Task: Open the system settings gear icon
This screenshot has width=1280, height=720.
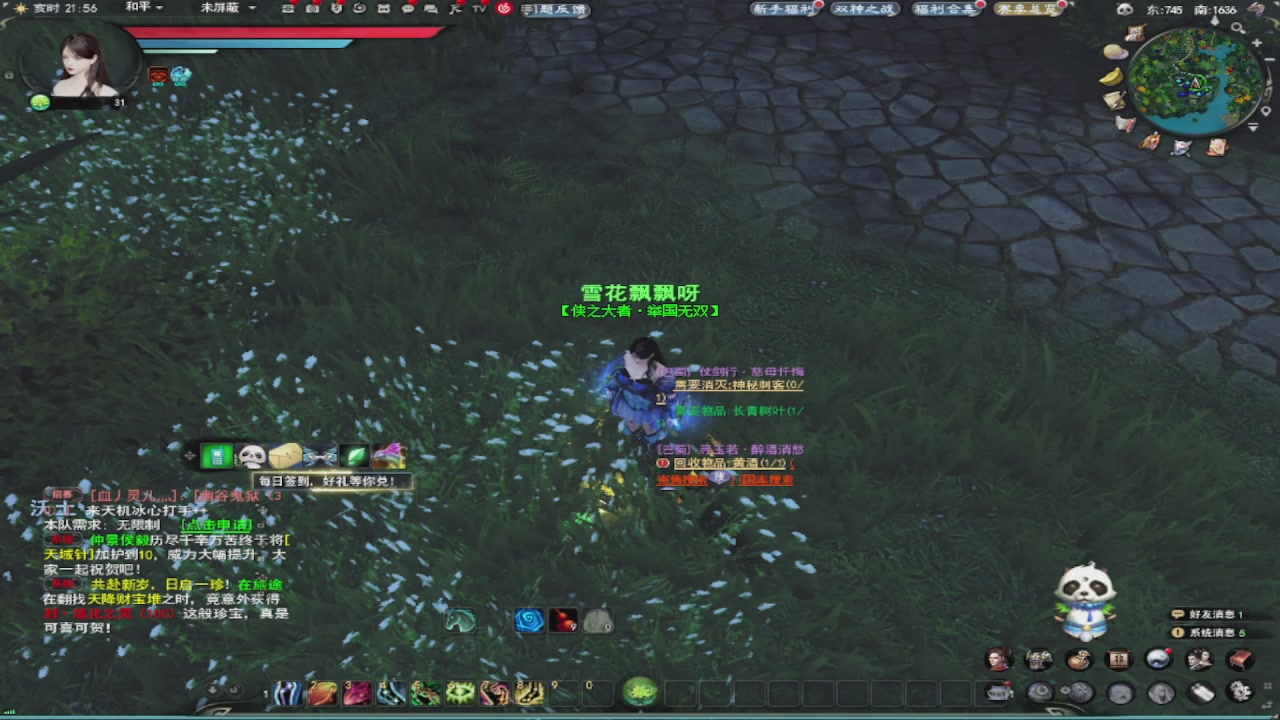Action: 1239,692
